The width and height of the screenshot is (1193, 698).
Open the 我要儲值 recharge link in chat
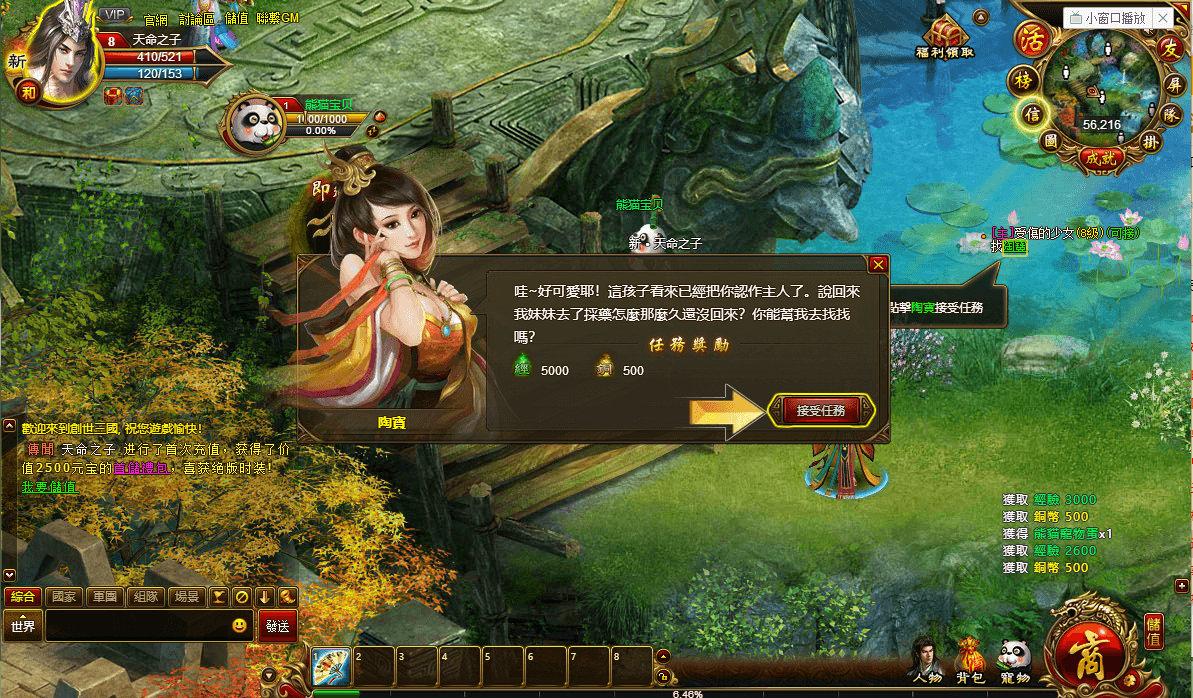coord(49,487)
